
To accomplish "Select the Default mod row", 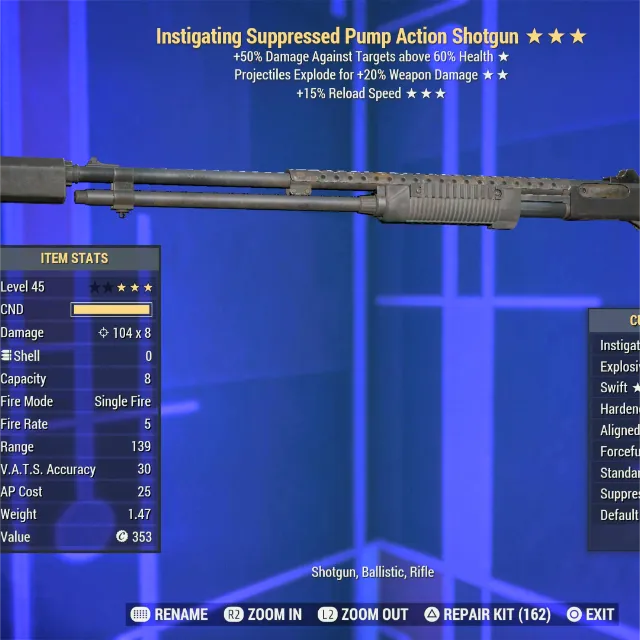I will click(619, 515).
